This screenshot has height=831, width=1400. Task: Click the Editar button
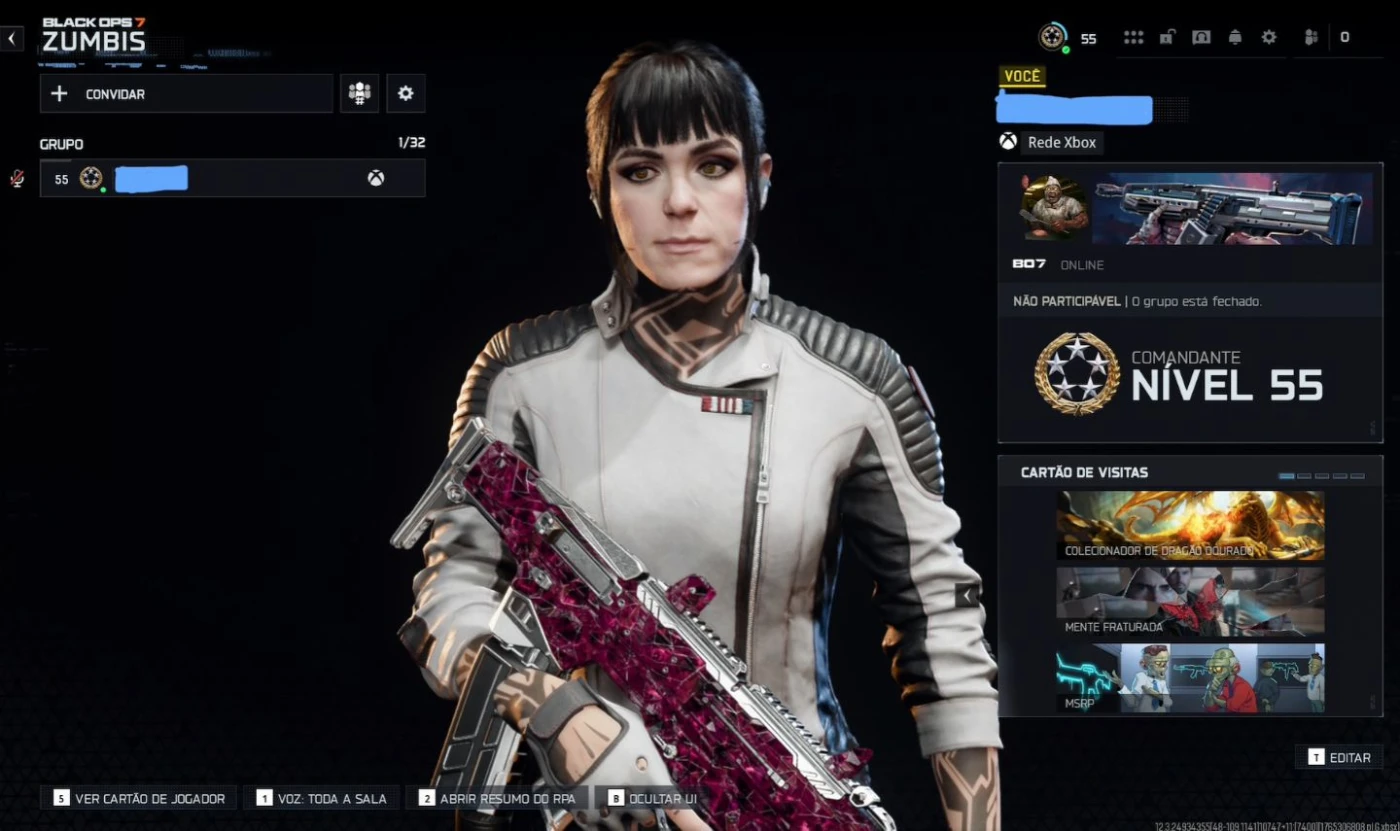pyautogui.click(x=1339, y=757)
